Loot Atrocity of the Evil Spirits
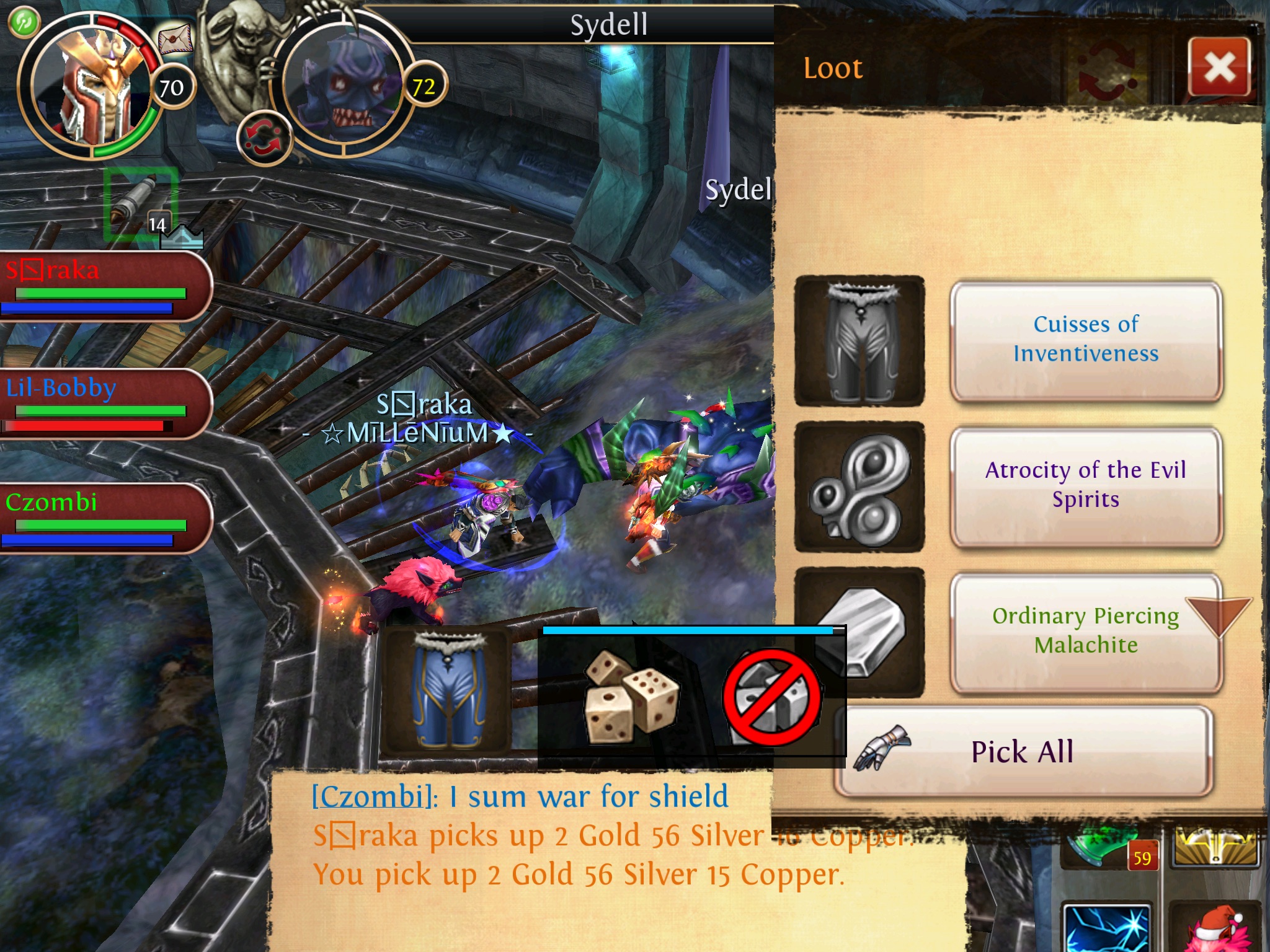This screenshot has width=1270, height=952. [1085, 485]
